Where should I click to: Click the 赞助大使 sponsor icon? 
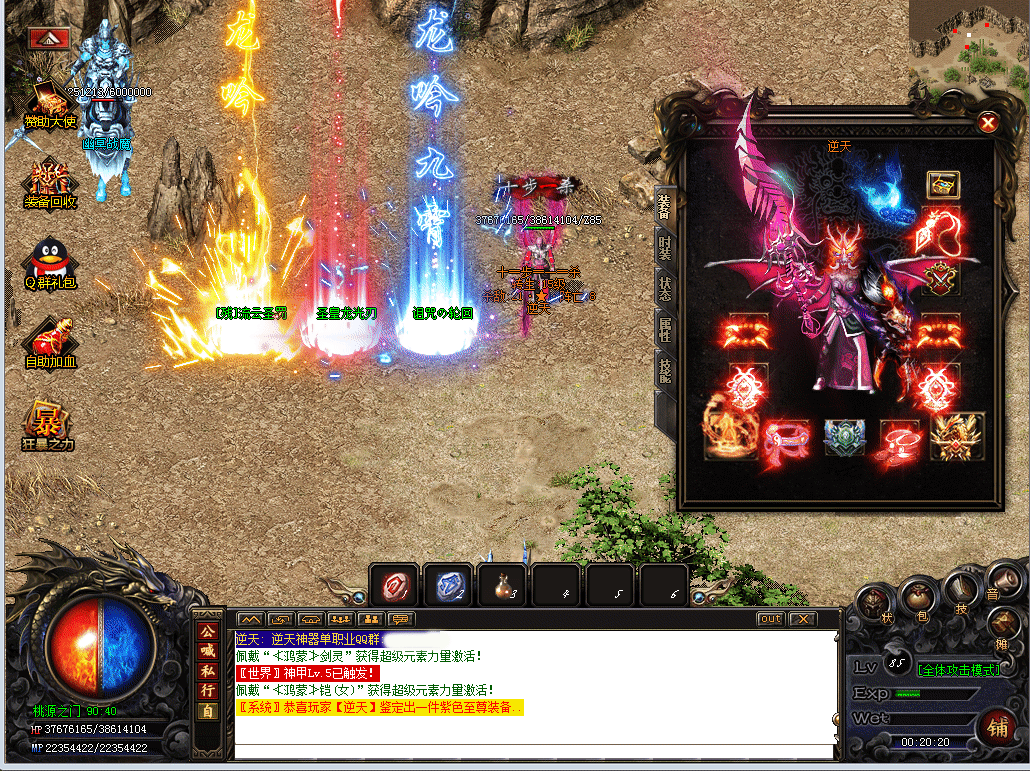(49, 102)
